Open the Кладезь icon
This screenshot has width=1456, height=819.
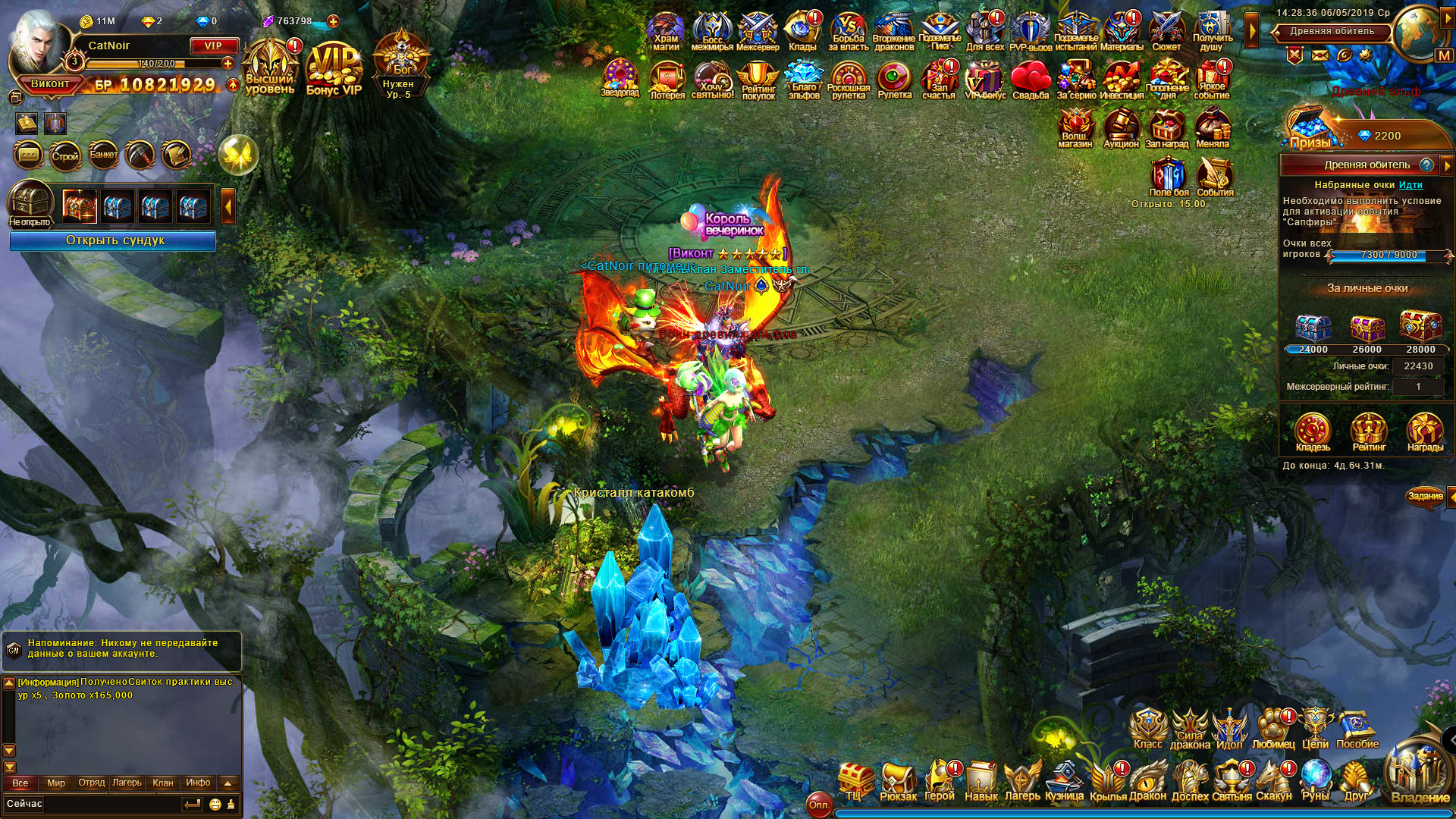click(x=1313, y=431)
